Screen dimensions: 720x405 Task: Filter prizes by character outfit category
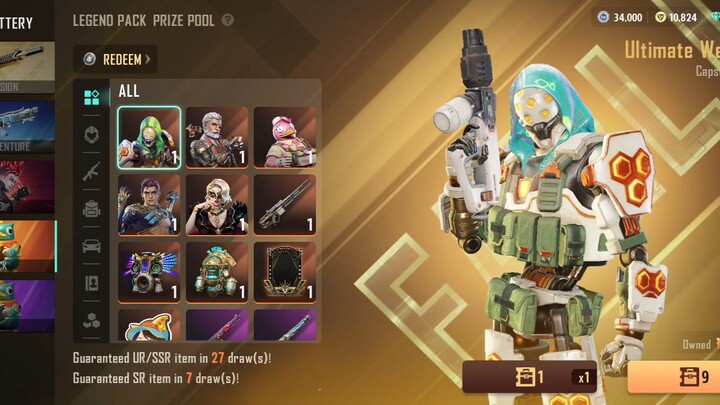(x=91, y=134)
